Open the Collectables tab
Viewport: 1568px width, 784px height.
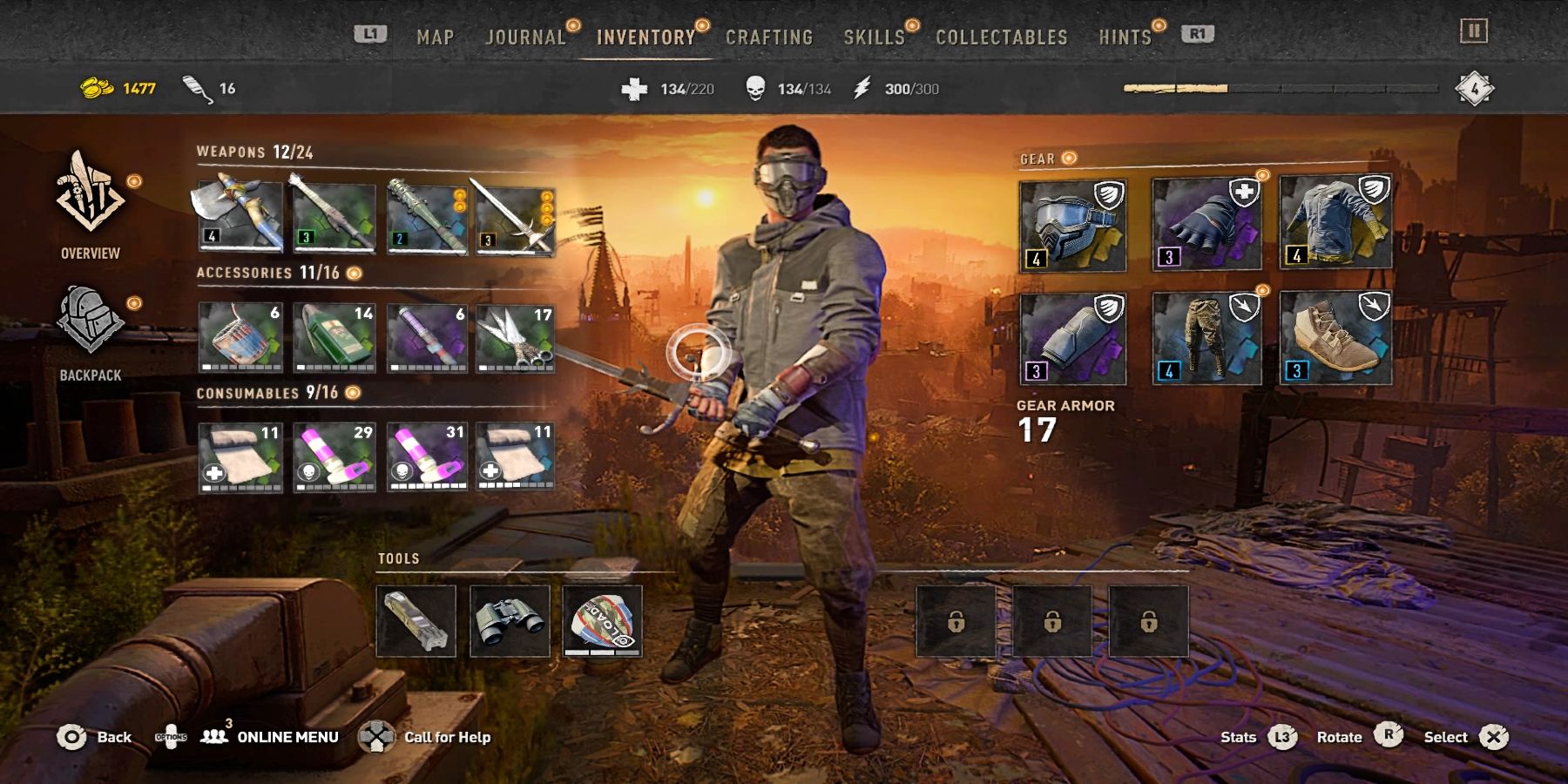coord(1001,37)
